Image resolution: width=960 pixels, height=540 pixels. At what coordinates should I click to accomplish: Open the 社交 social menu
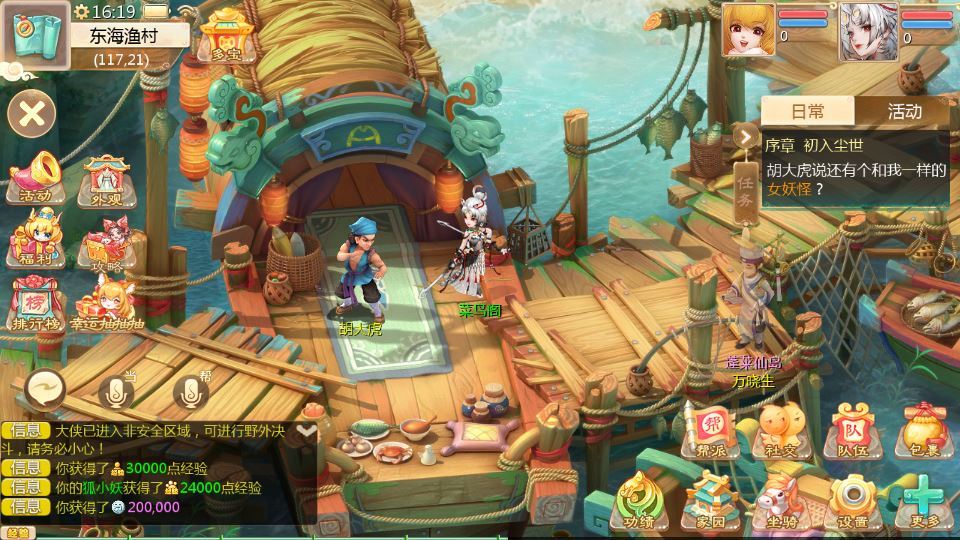(782, 430)
